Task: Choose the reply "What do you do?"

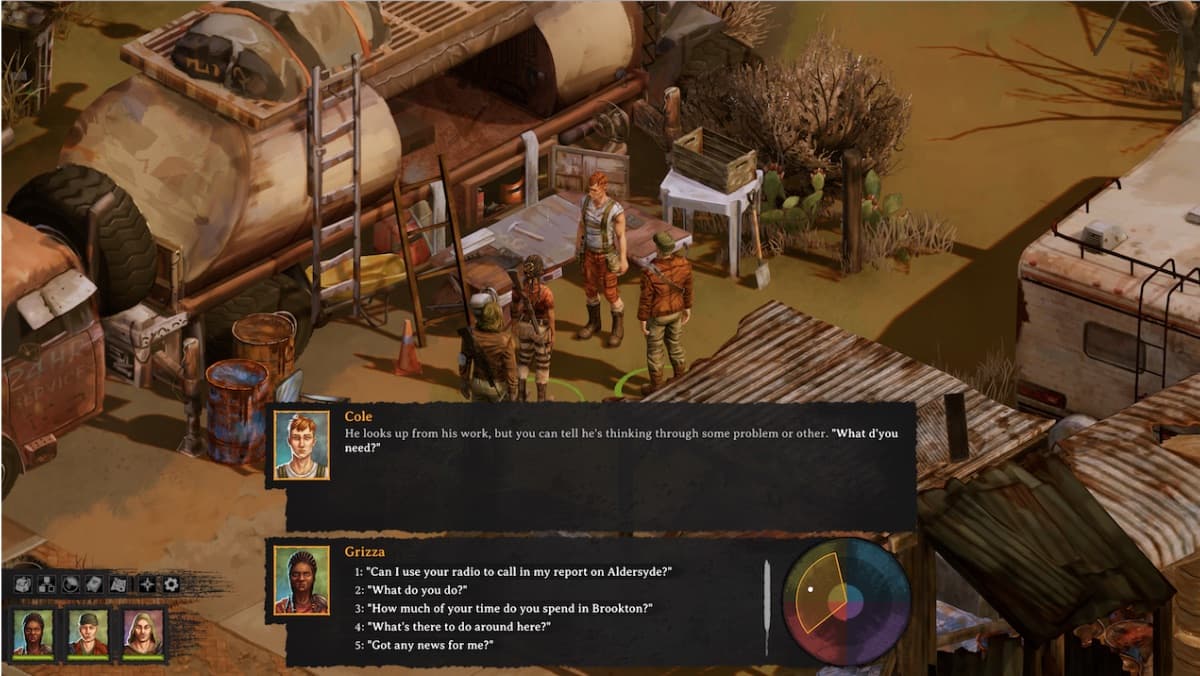Action: [x=417, y=590]
